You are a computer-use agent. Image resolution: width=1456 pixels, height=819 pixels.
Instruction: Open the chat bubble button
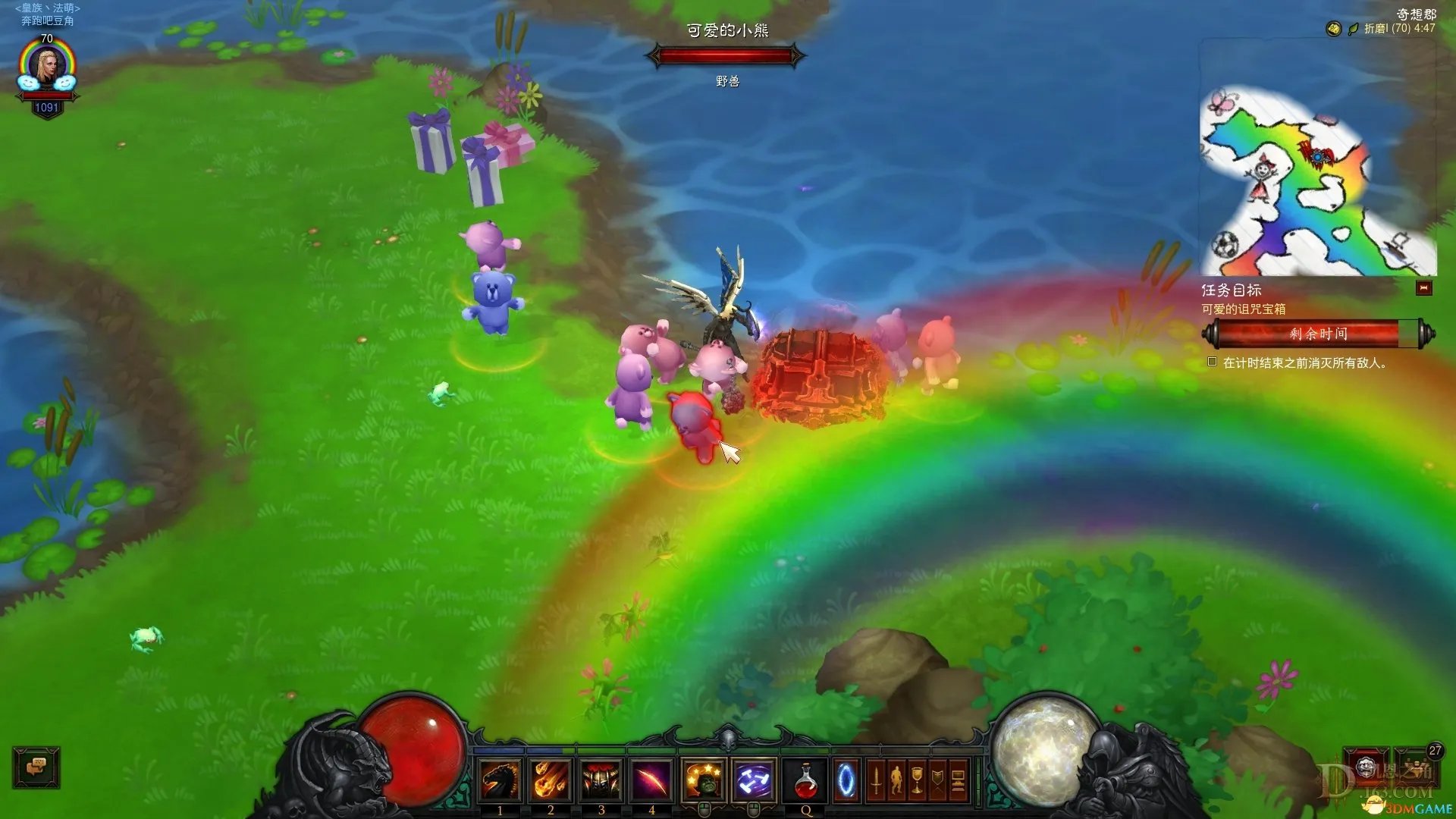[36, 767]
